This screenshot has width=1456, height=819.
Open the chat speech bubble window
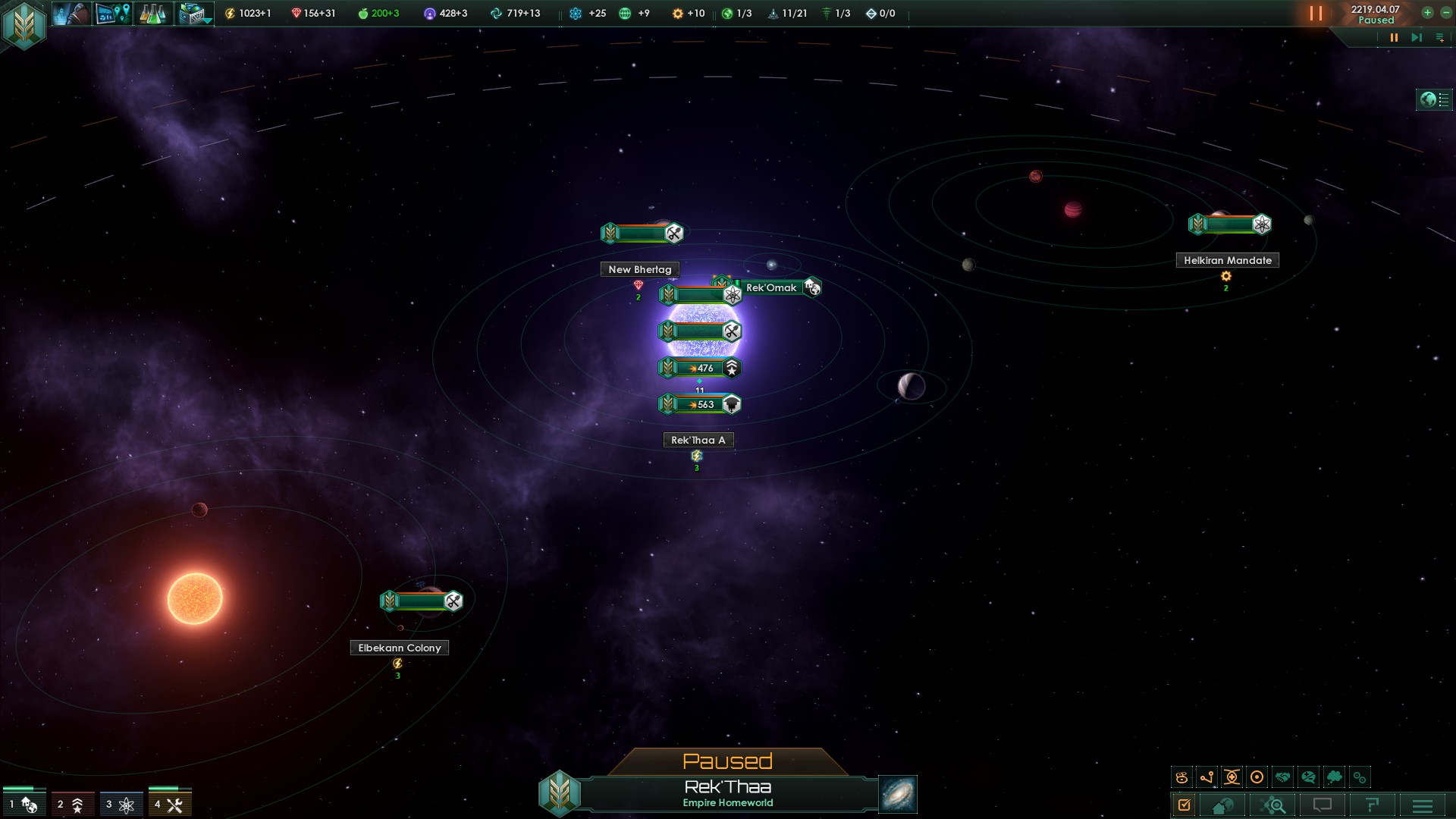(x=1322, y=805)
